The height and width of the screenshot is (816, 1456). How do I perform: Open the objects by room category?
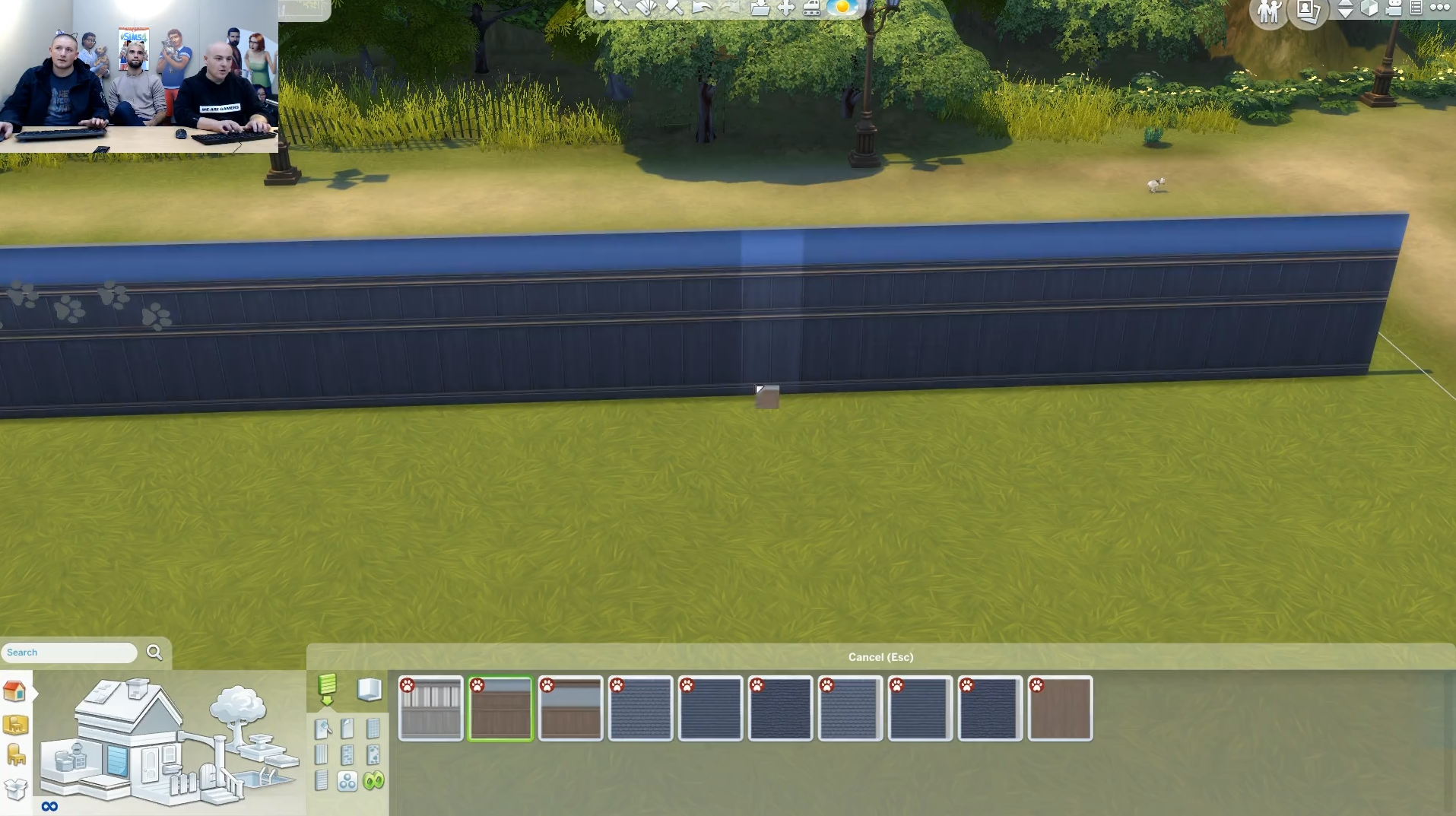tap(15, 725)
